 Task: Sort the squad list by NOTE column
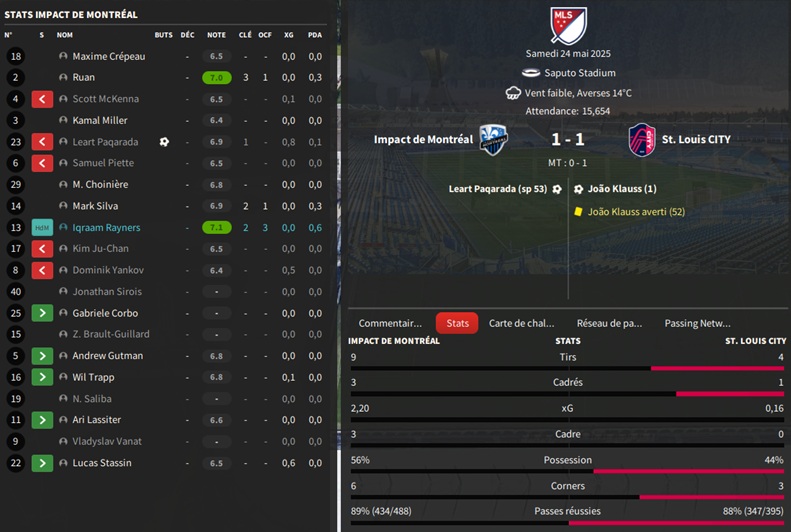point(216,35)
